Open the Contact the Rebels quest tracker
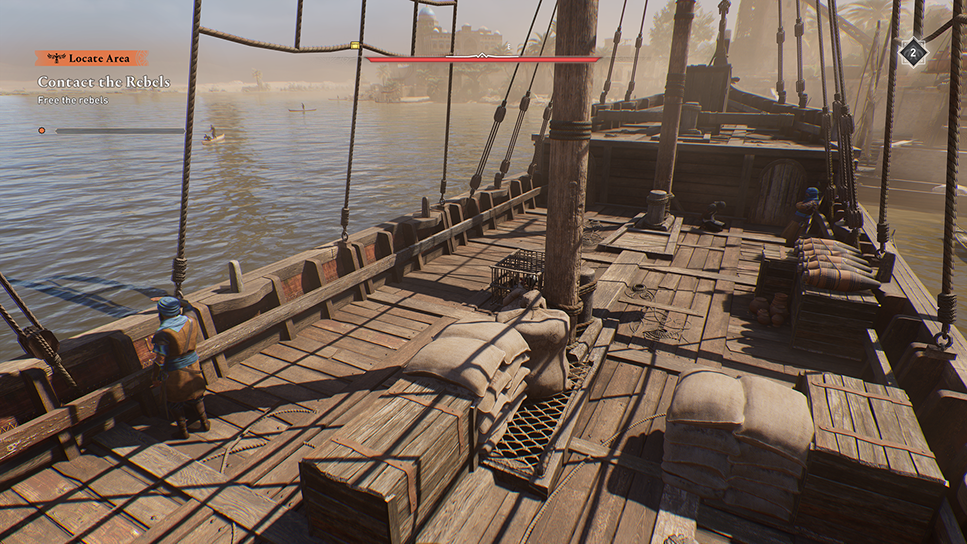The width and height of the screenshot is (967, 544). tap(104, 81)
